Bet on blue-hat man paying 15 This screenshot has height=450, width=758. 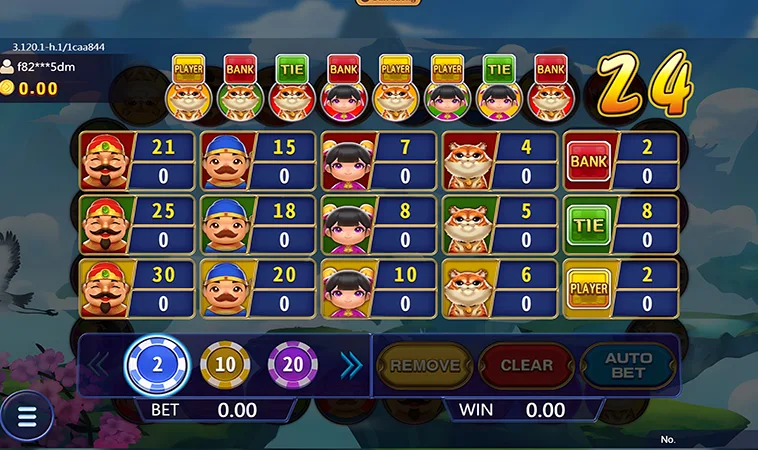tap(258, 160)
